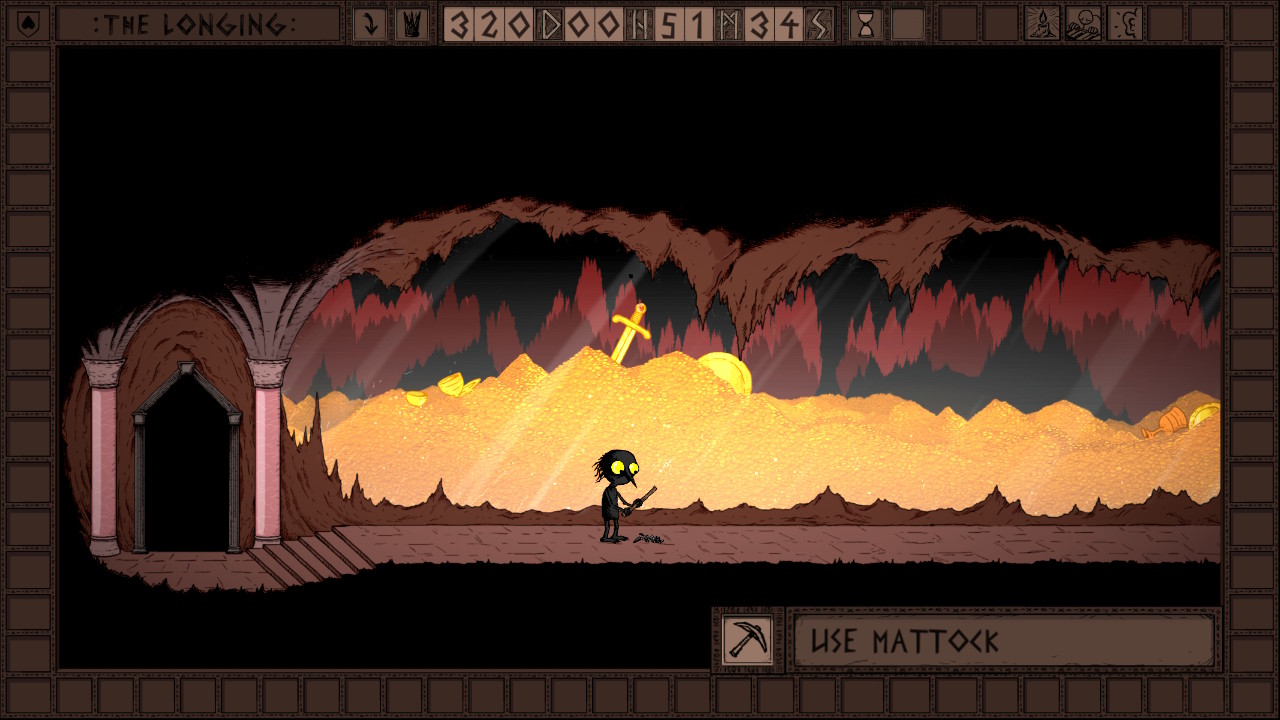Click the face profile icon
Image resolution: width=1280 pixels, height=720 pixels.
(x=1127, y=24)
